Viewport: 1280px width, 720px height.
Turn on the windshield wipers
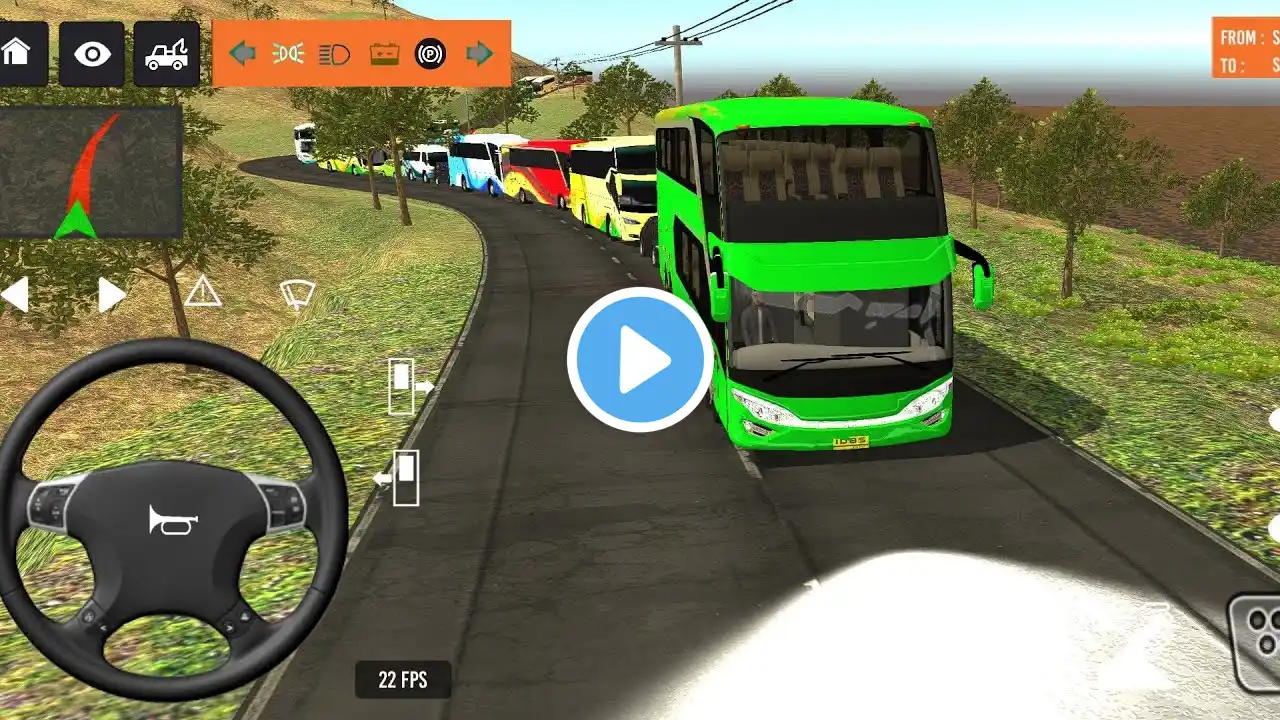pyautogui.click(x=297, y=293)
